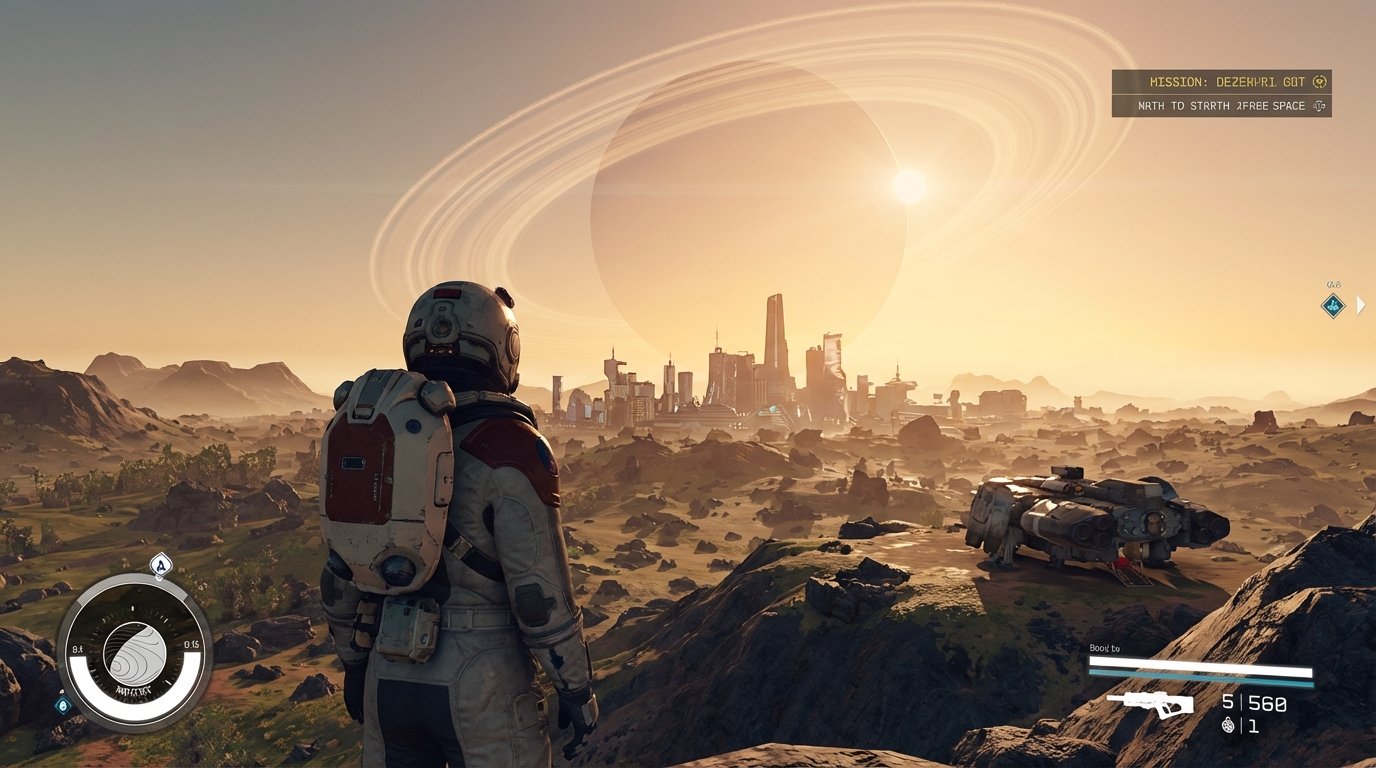Toggle the boost meter display
The width and height of the screenshot is (1376, 768).
coord(1200,663)
